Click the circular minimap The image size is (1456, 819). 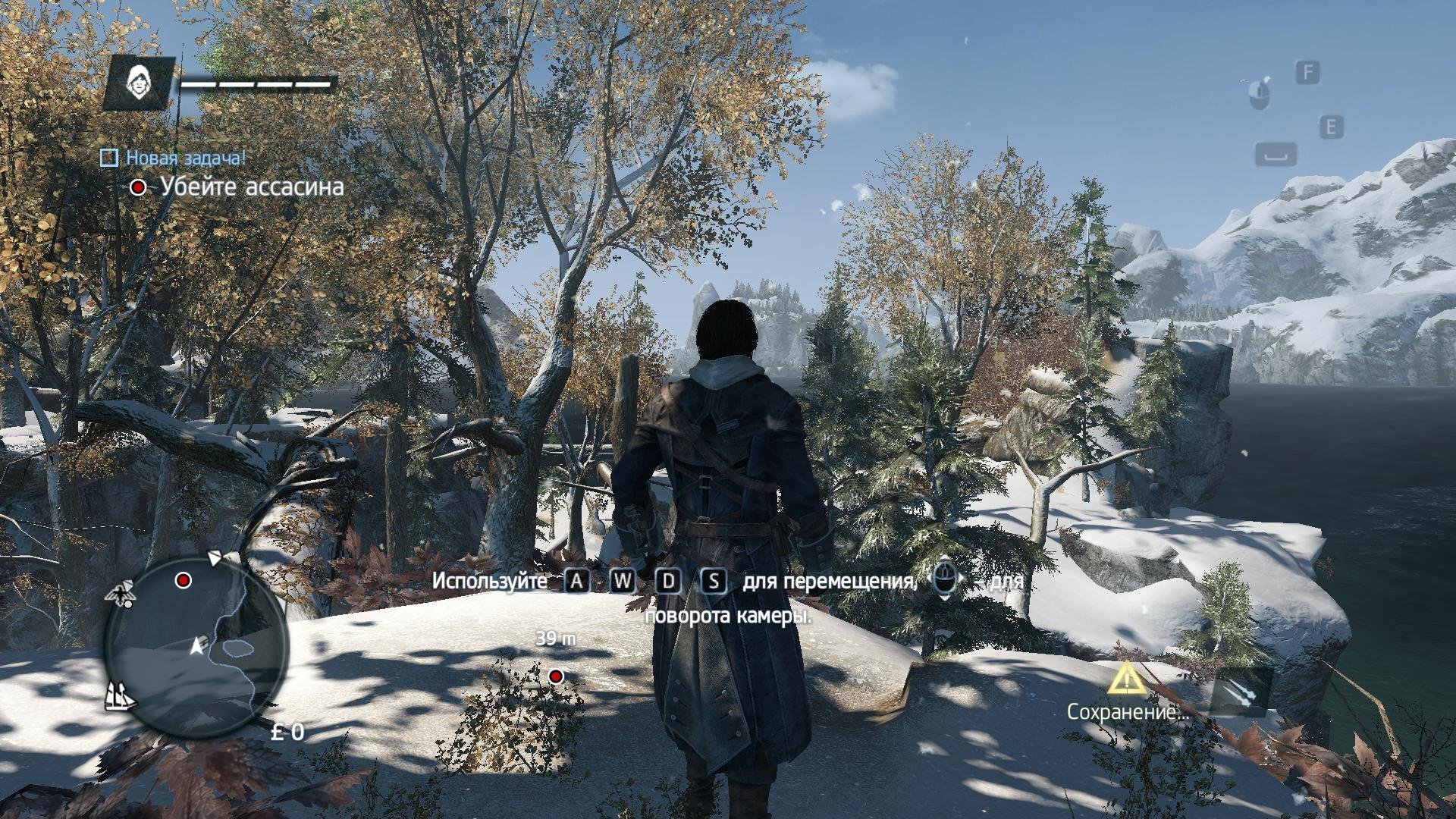point(197,643)
